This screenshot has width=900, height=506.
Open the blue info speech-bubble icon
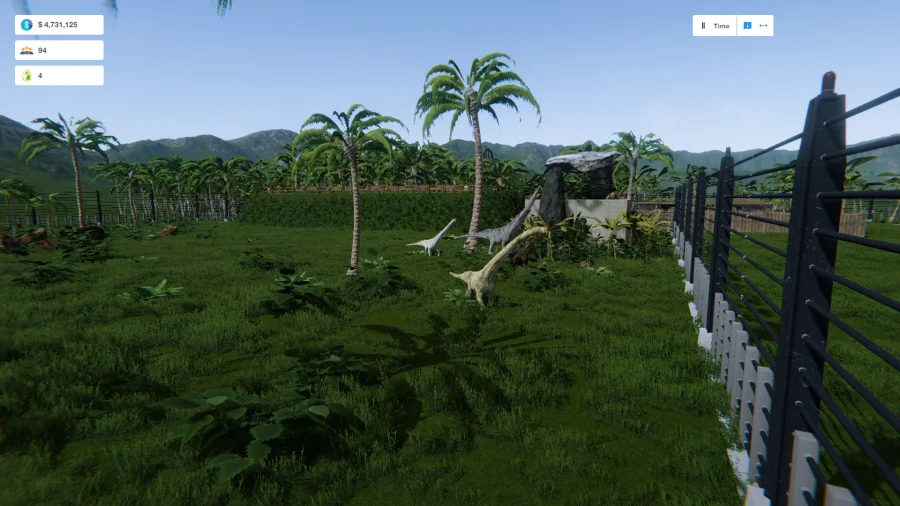tap(747, 26)
